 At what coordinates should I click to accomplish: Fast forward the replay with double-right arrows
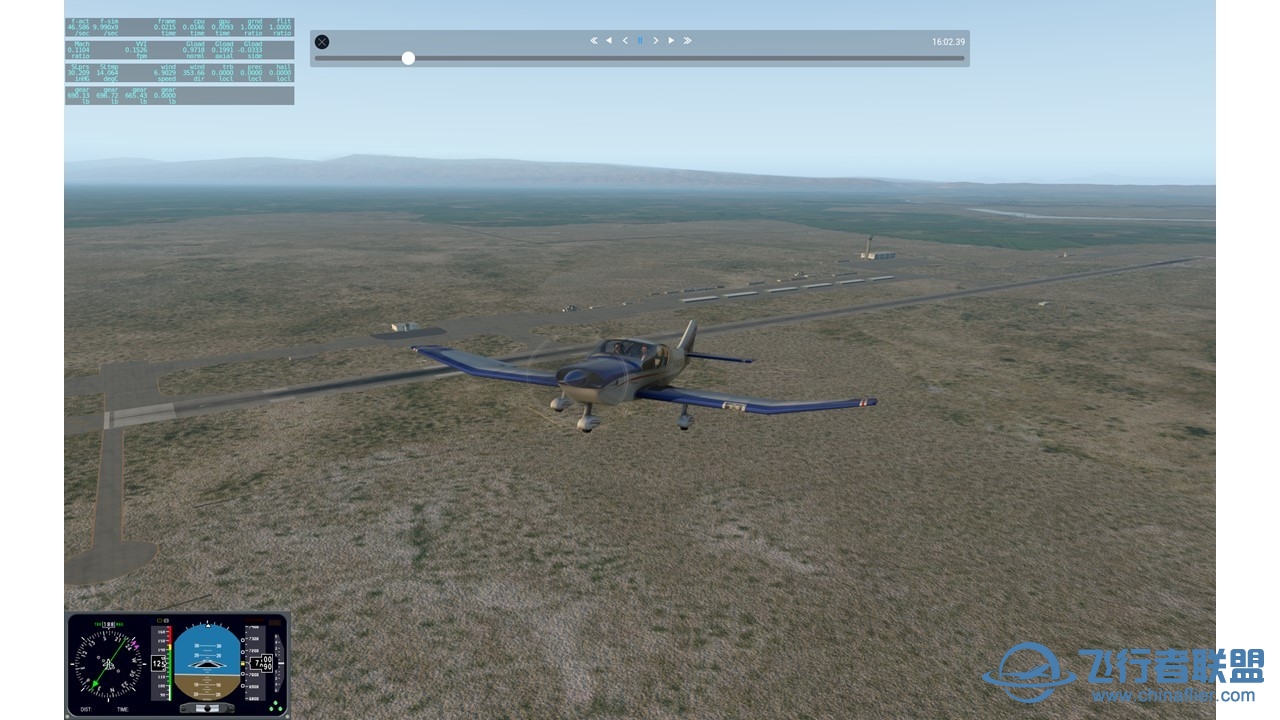coord(687,41)
